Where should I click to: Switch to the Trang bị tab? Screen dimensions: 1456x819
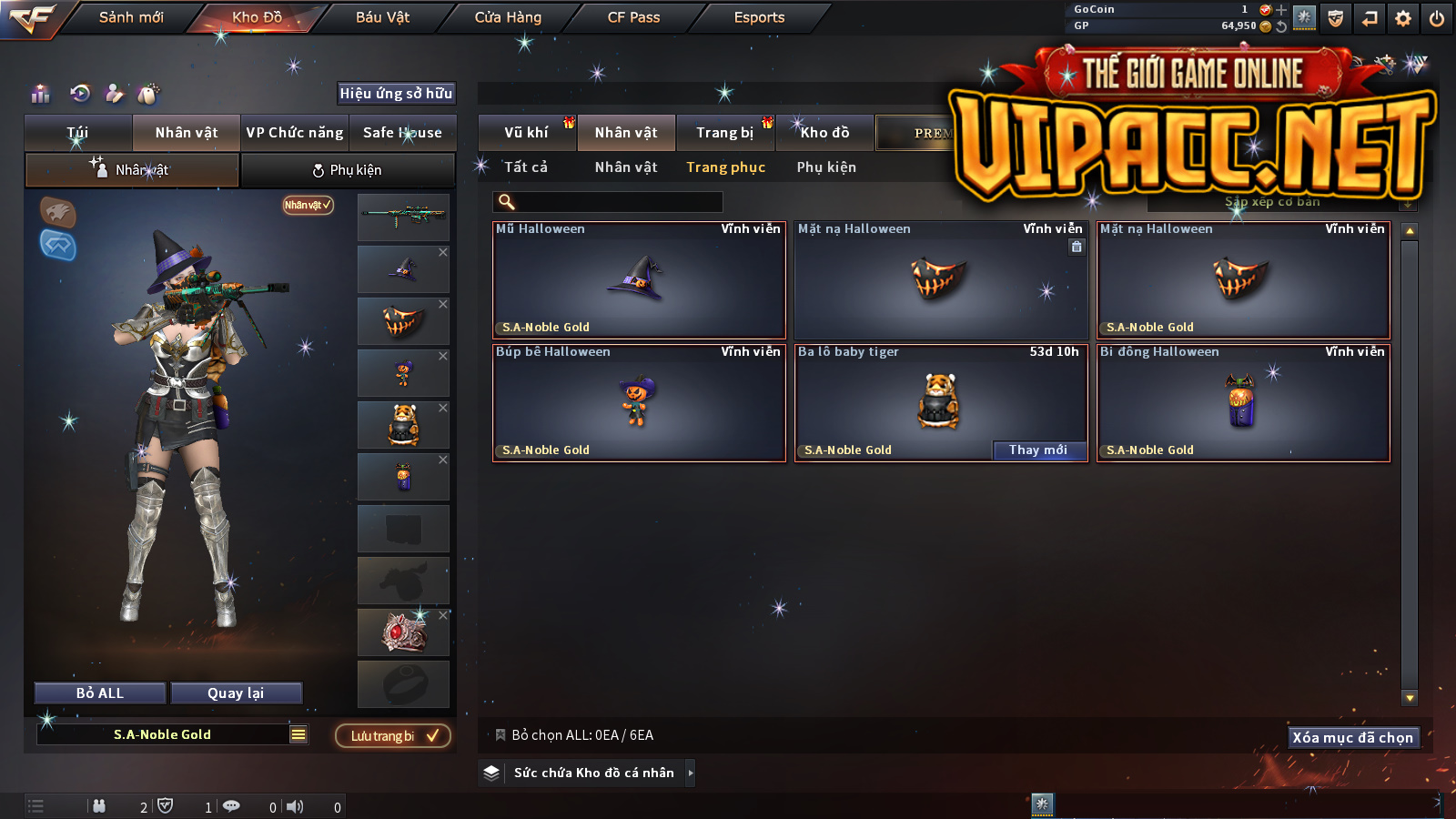coord(724,133)
